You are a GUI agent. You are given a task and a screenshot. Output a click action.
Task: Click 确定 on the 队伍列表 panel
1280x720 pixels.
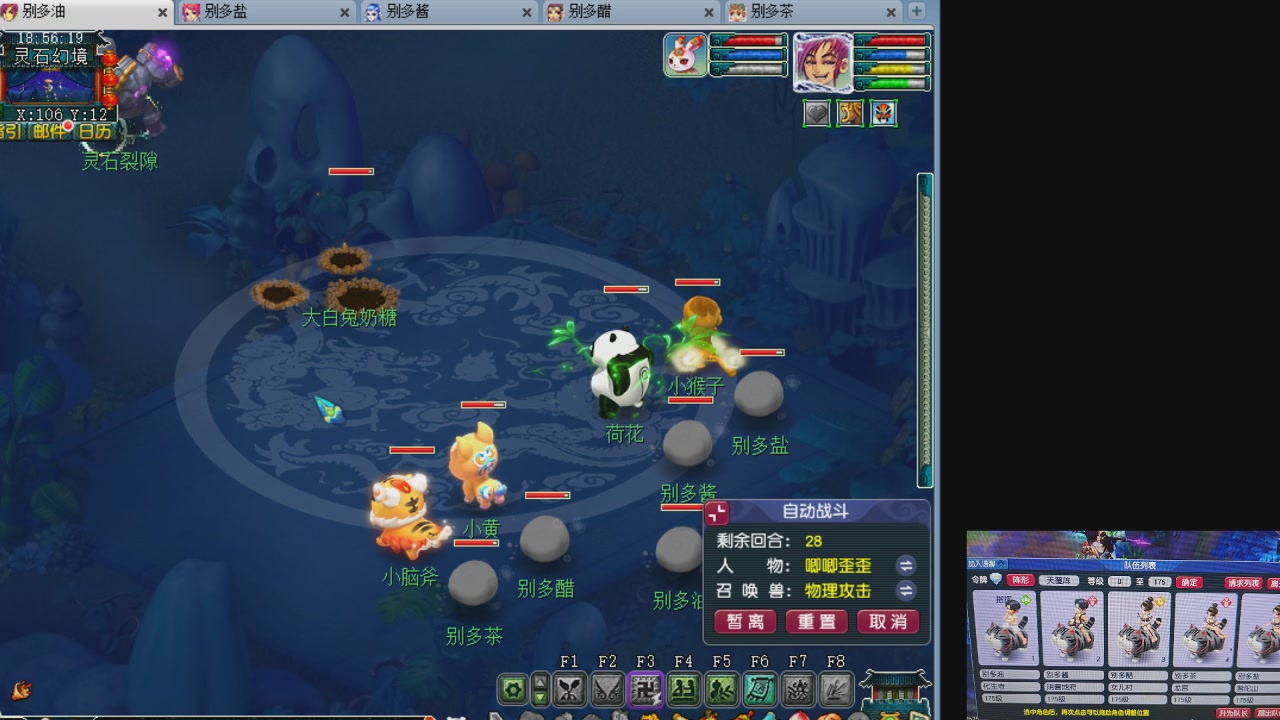pos(1190,581)
